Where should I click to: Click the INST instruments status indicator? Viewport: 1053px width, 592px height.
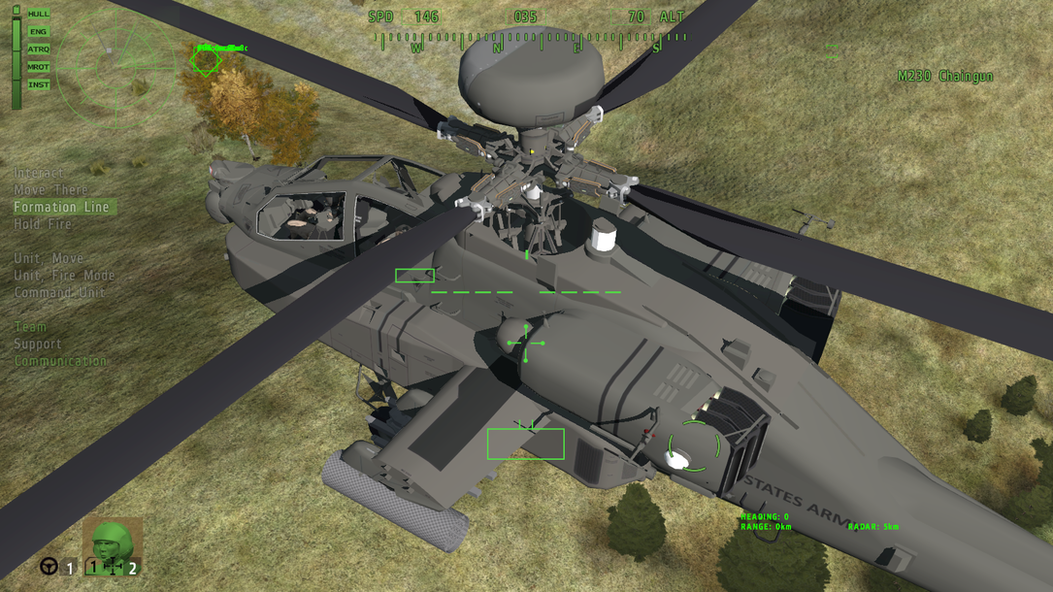(38, 84)
